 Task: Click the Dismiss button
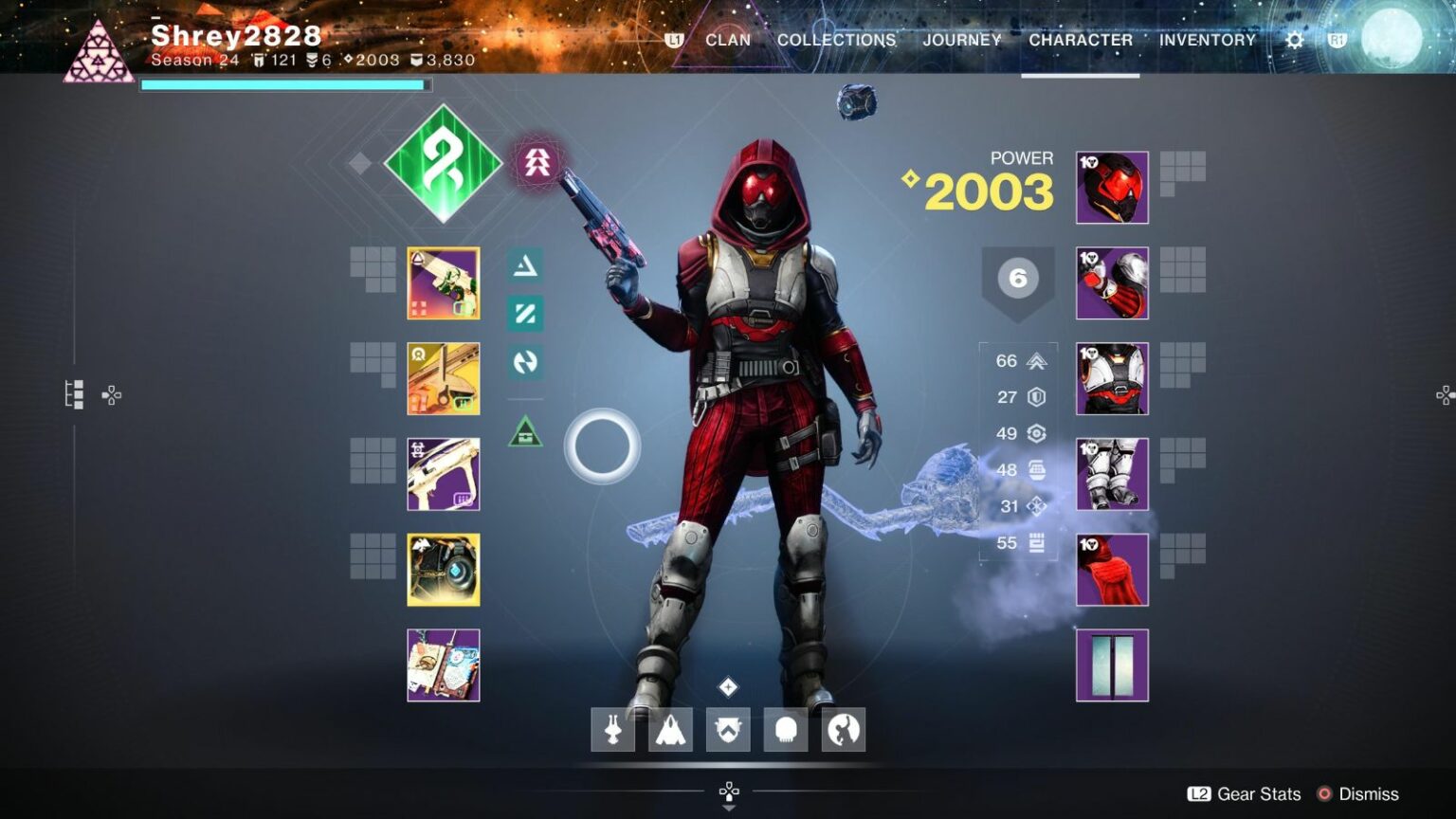[1369, 794]
